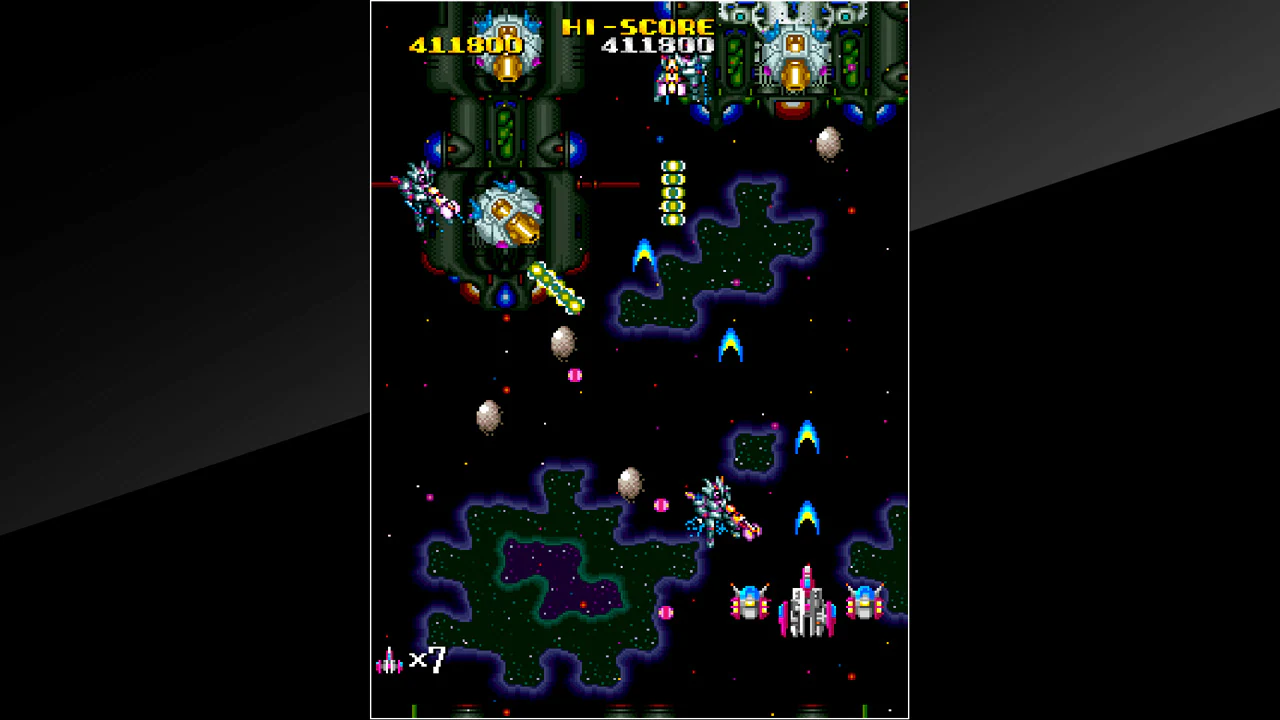The image size is (1280, 720).
Task: Select the chain of yellow capsules at top center
Action: click(x=673, y=190)
